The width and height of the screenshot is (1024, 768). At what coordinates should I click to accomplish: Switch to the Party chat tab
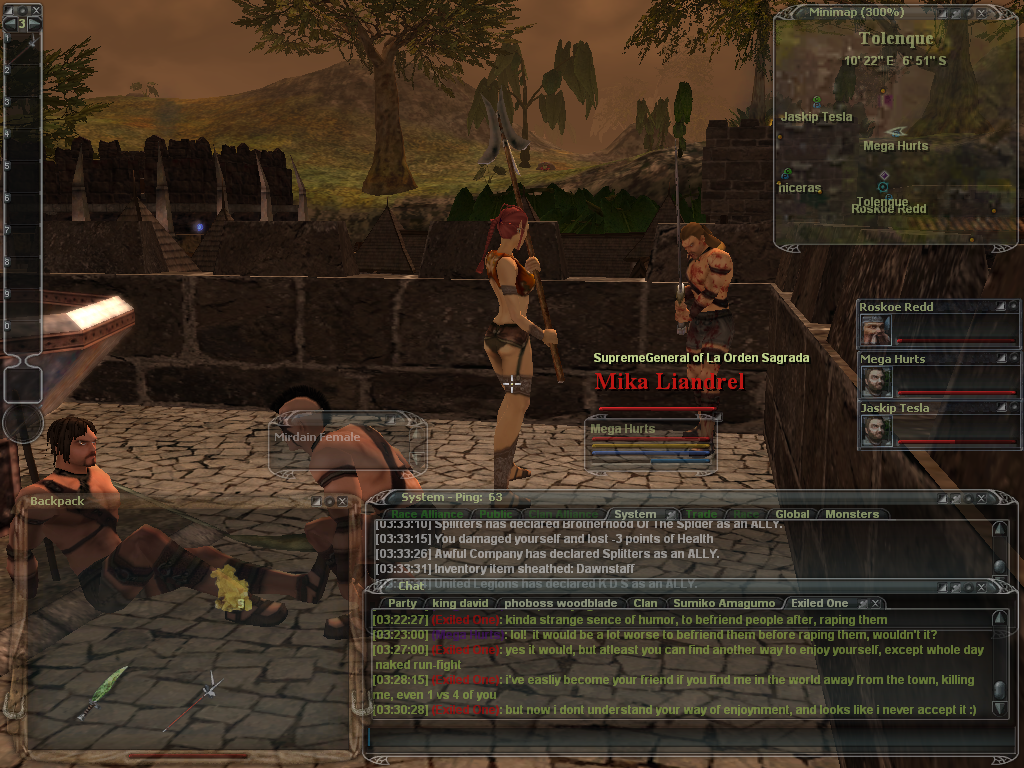(x=402, y=603)
